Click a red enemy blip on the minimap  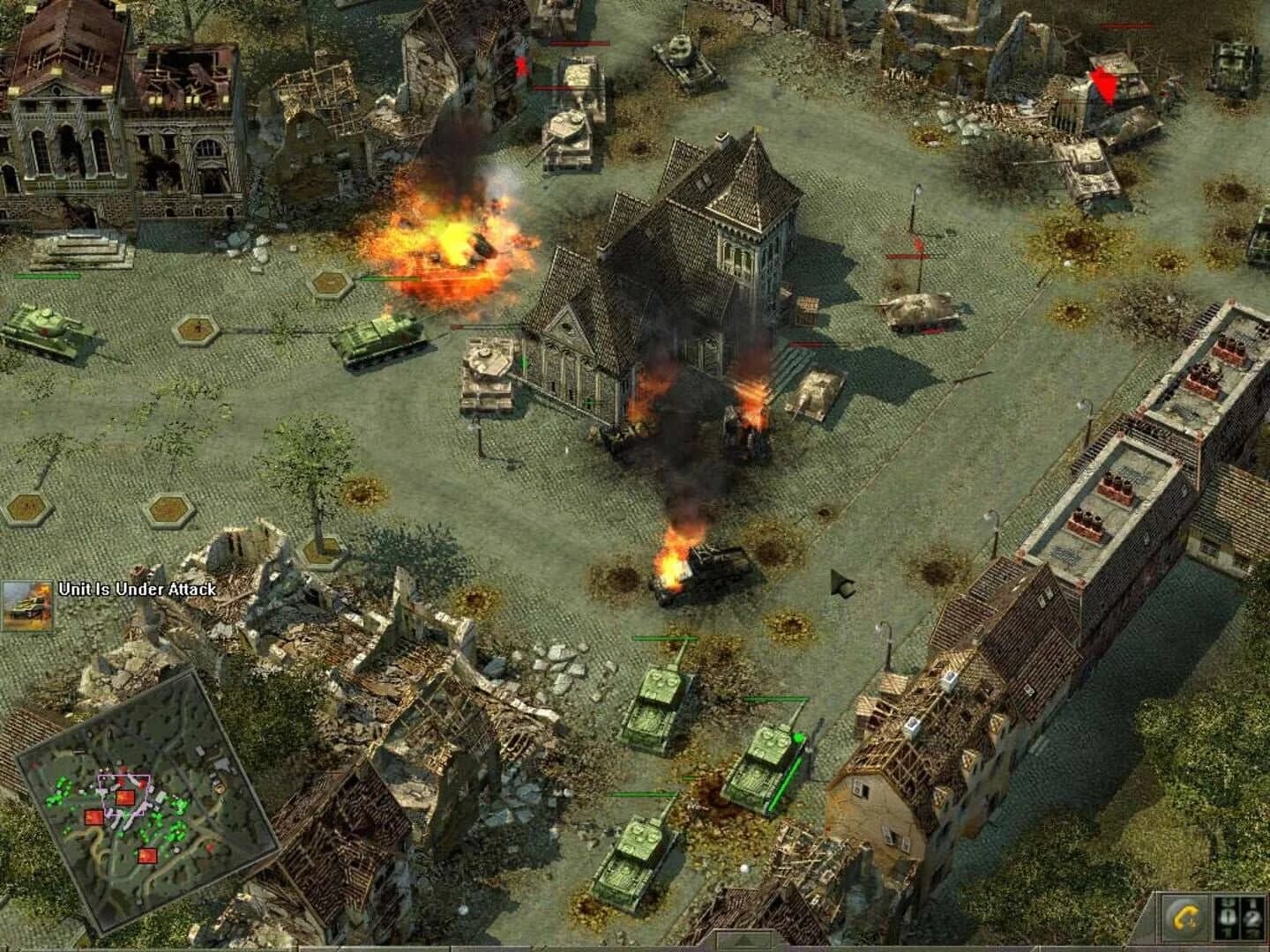(x=123, y=797)
